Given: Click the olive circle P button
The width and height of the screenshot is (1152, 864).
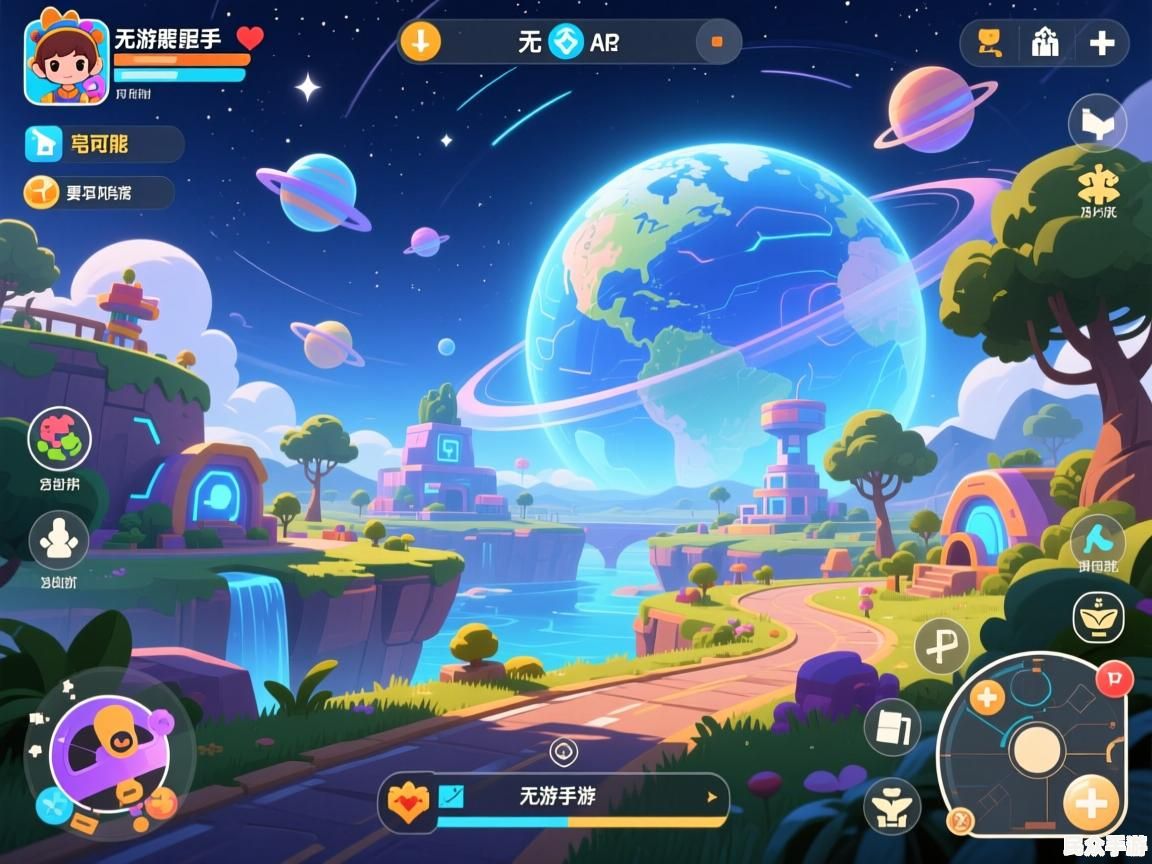Looking at the screenshot, I should (x=941, y=647).
